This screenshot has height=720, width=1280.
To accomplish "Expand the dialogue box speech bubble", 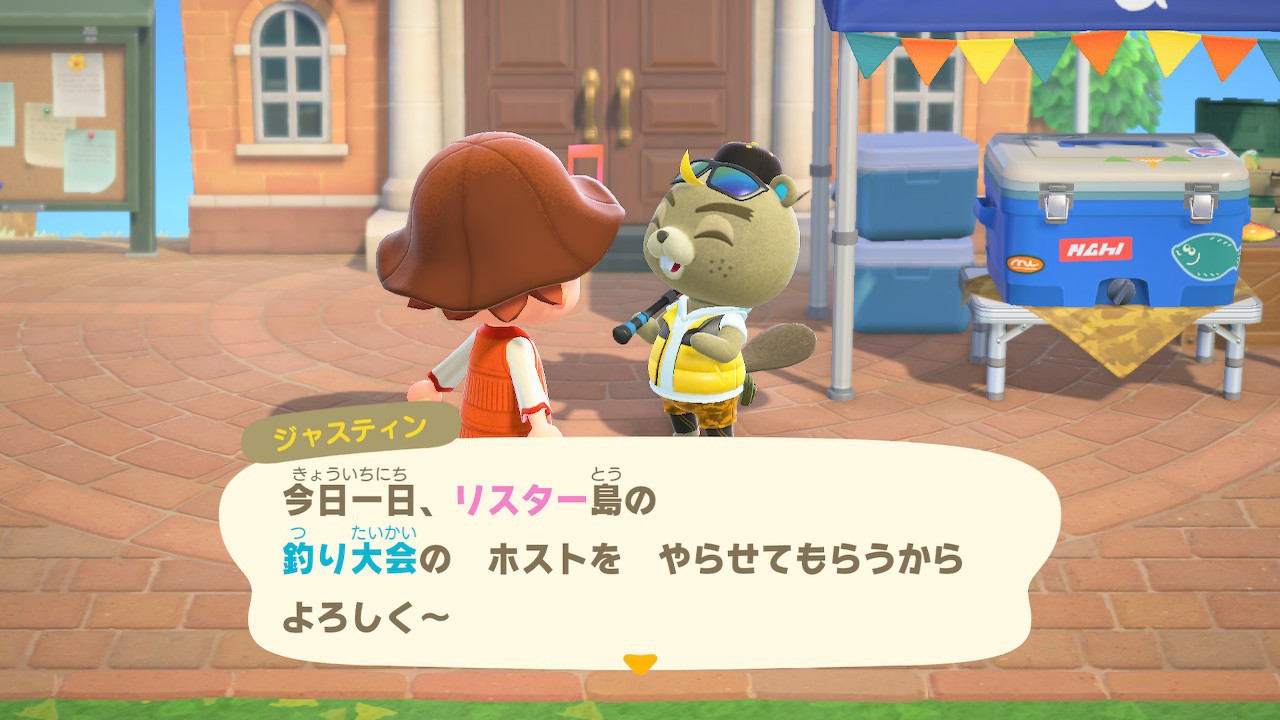I will pyautogui.click(x=640, y=555).
